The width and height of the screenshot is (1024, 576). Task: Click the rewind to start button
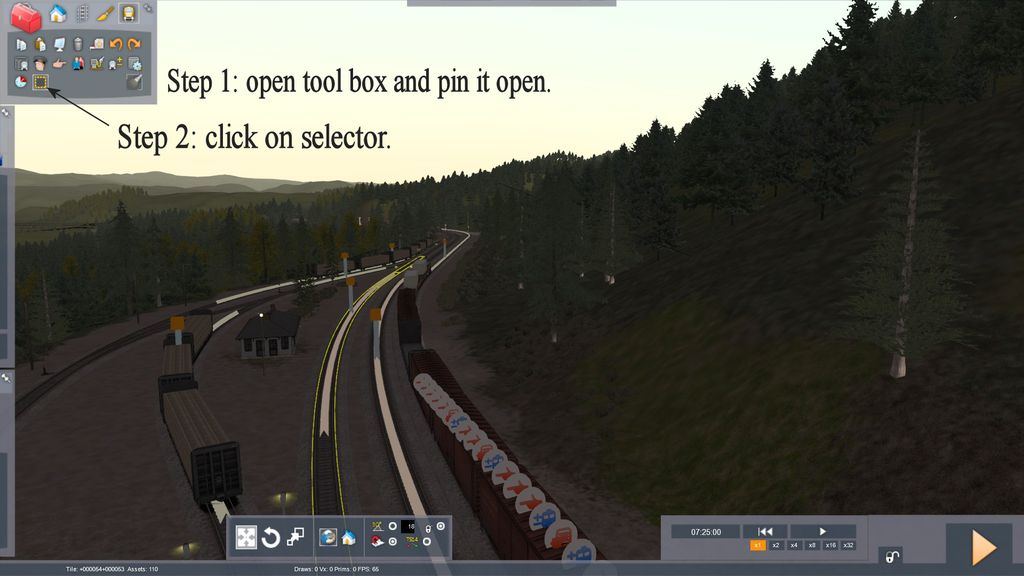(765, 531)
